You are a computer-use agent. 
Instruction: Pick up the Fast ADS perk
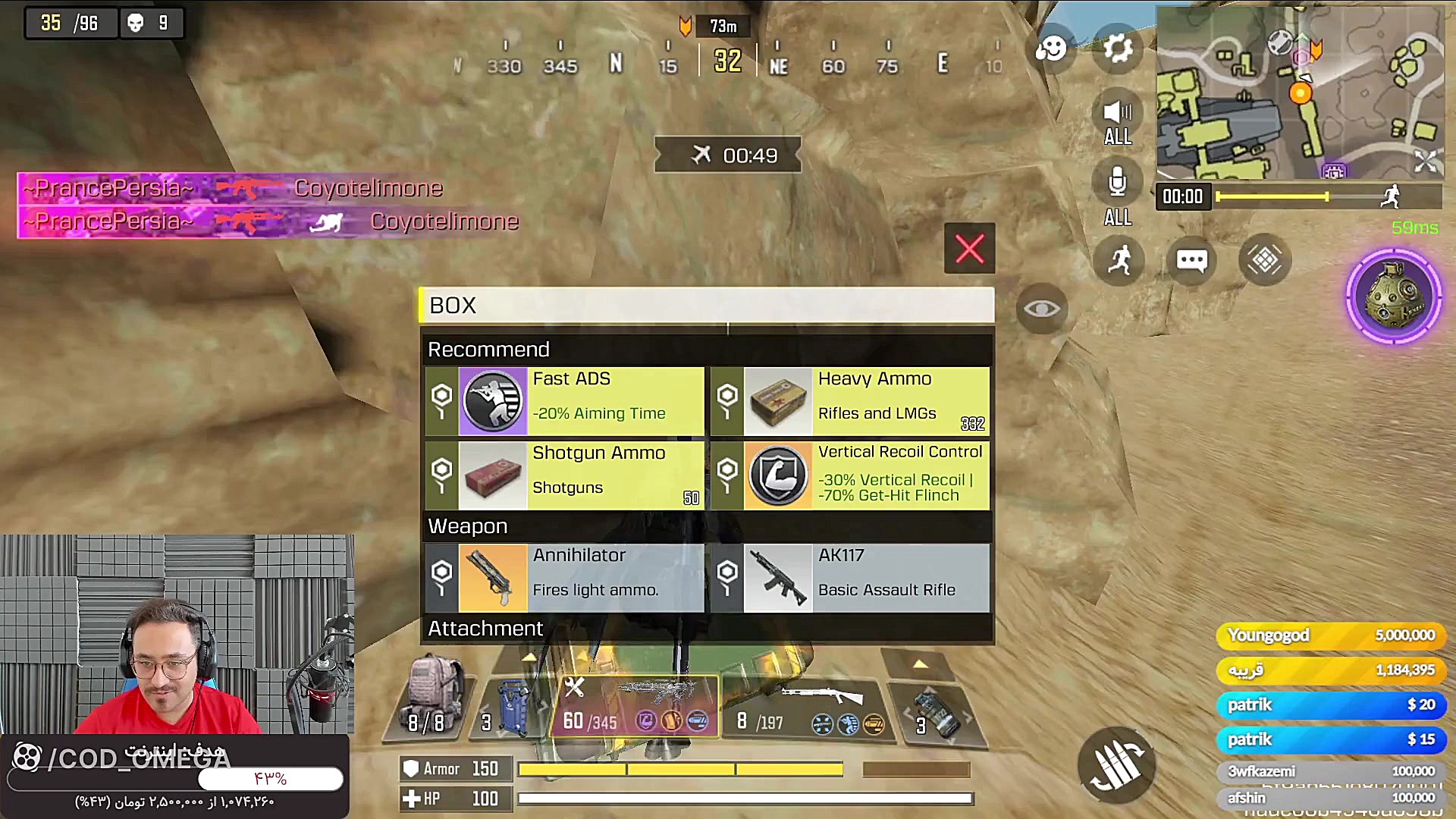tap(564, 400)
